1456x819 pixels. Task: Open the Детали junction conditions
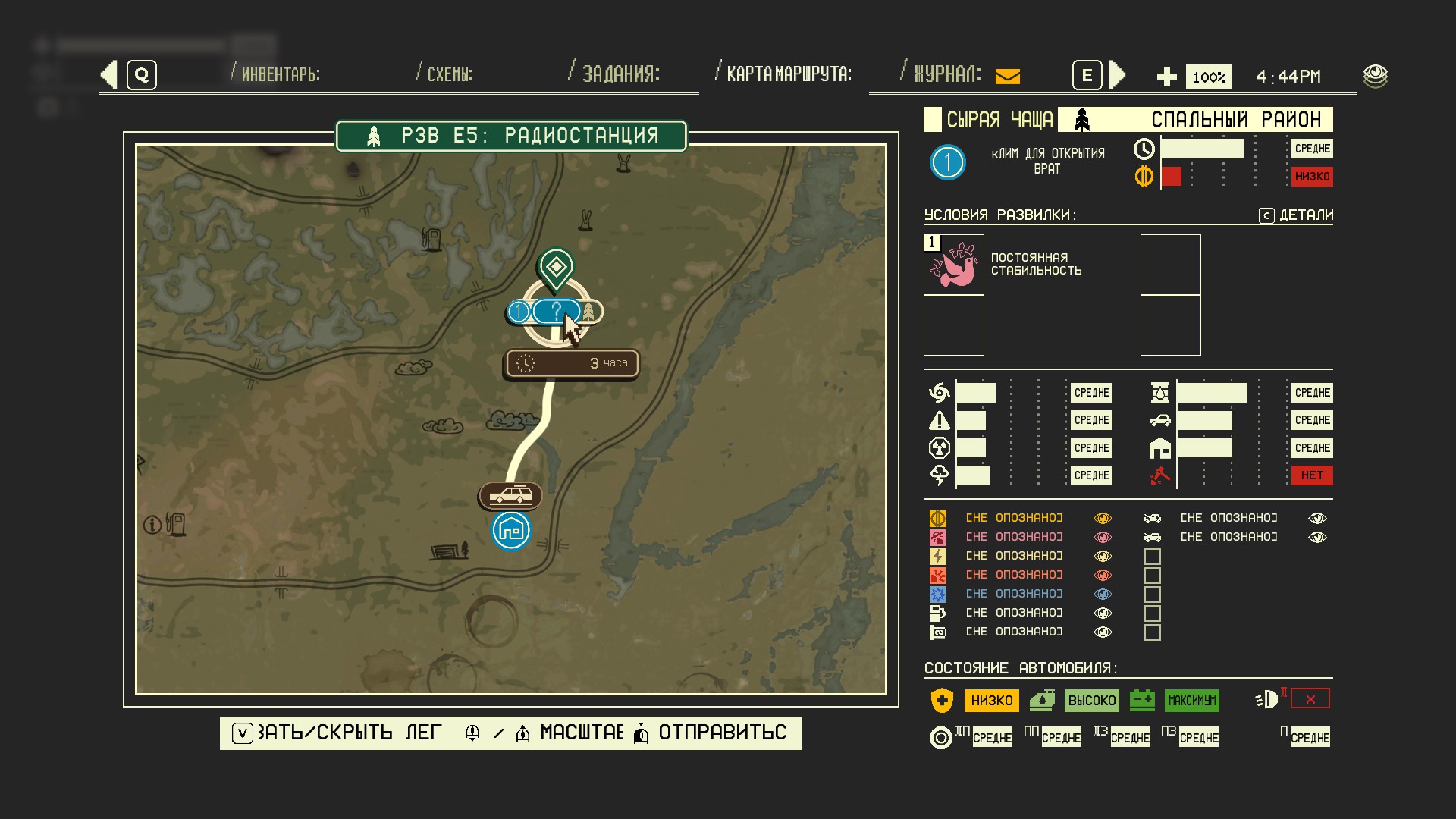1296,215
